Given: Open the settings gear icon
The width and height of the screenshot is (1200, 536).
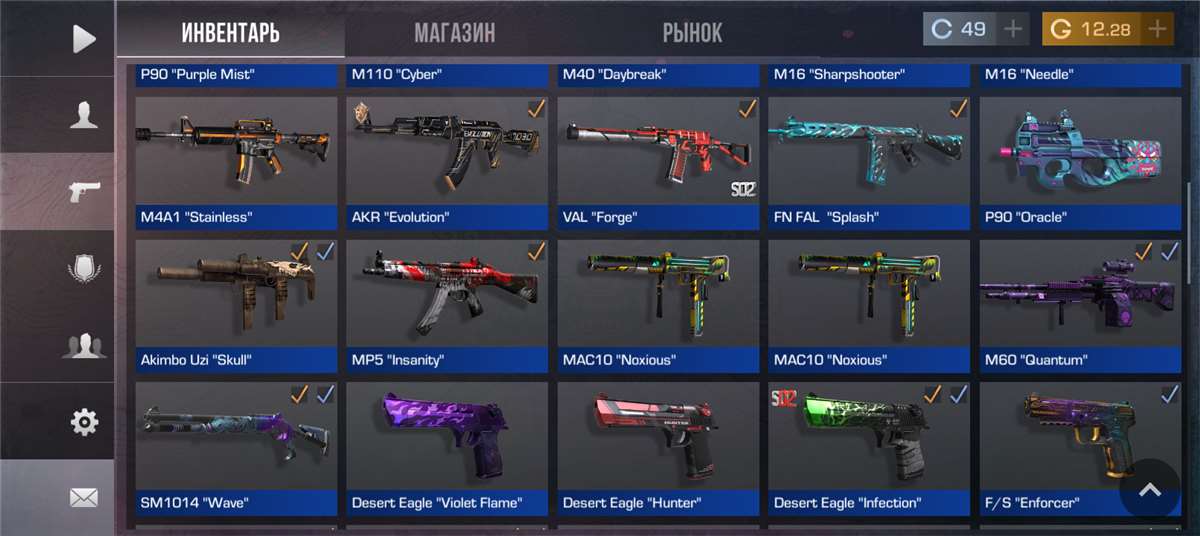Looking at the screenshot, I should pyautogui.click(x=84, y=422).
